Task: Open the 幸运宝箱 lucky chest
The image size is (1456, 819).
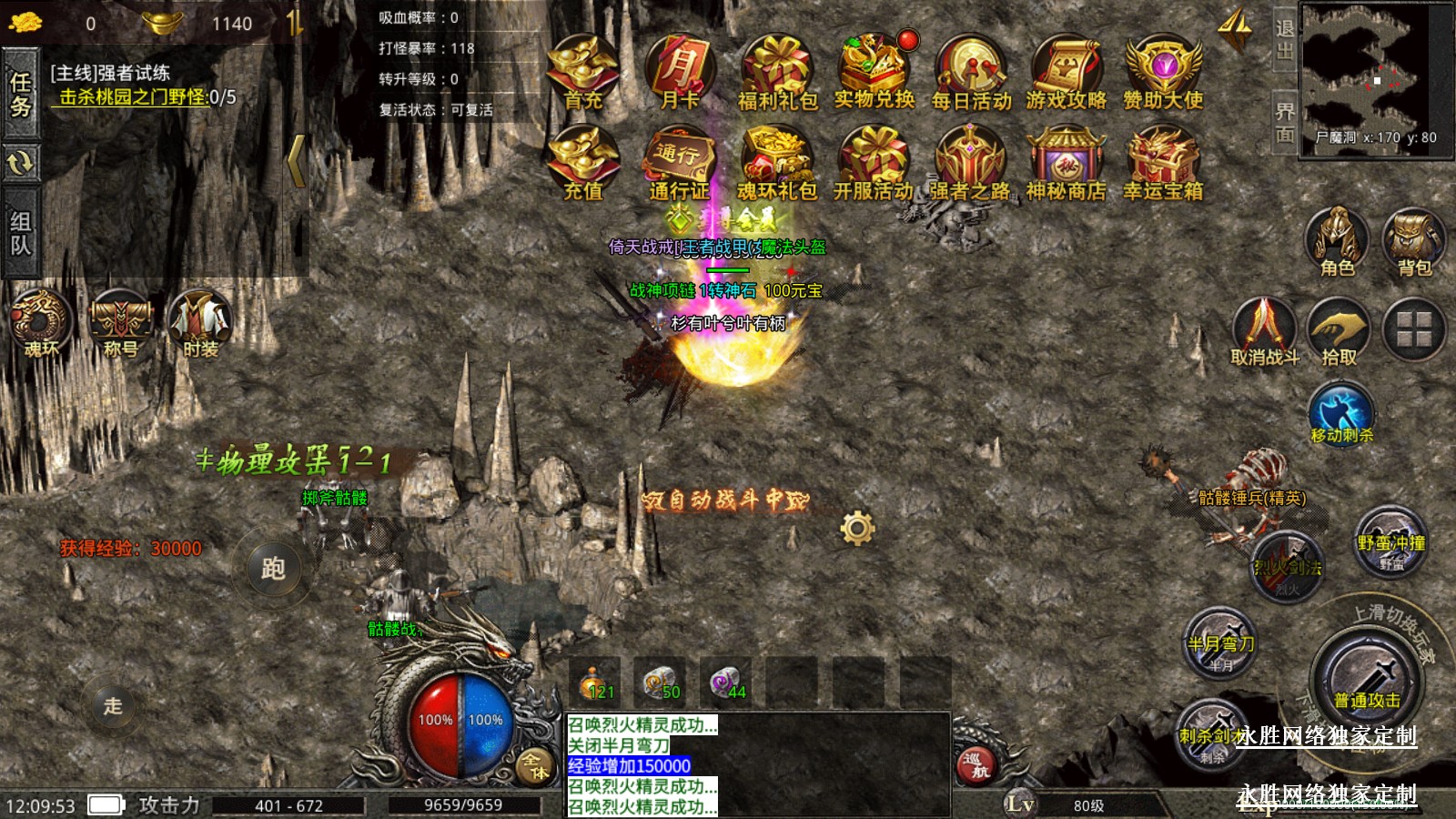Action: click(x=1162, y=160)
